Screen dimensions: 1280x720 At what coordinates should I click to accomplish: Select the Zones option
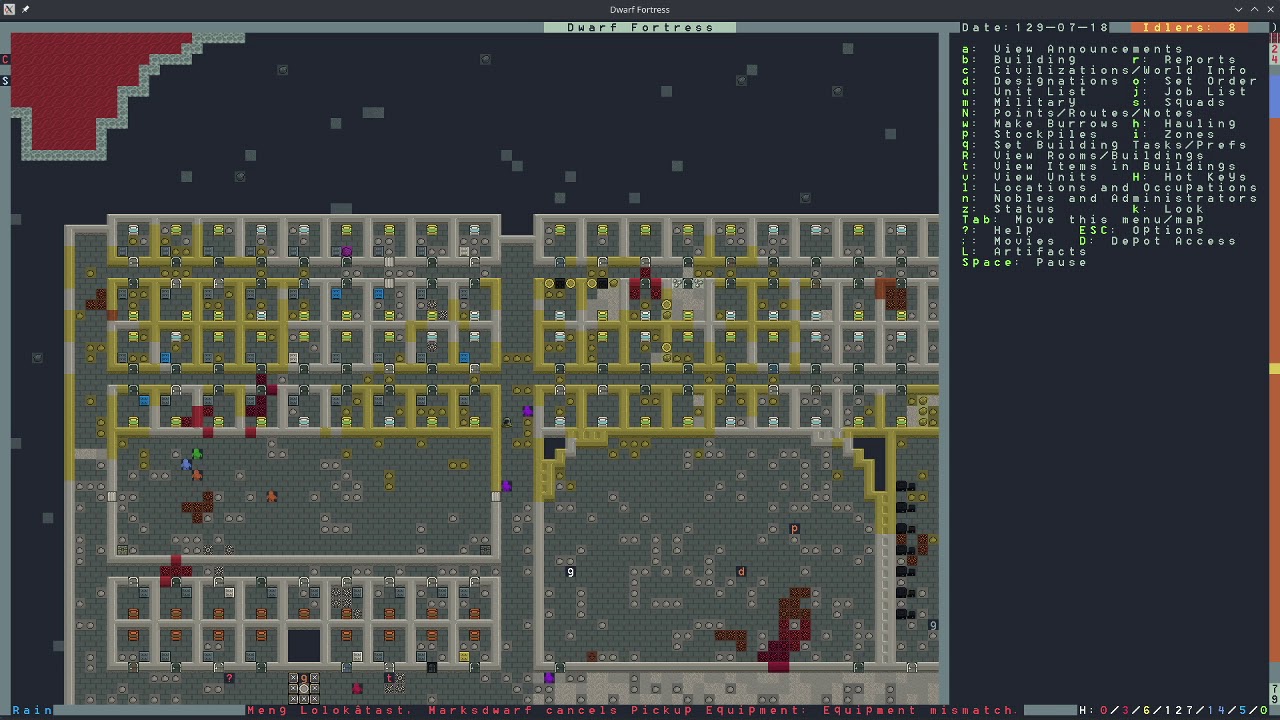[x=1189, y=134]
